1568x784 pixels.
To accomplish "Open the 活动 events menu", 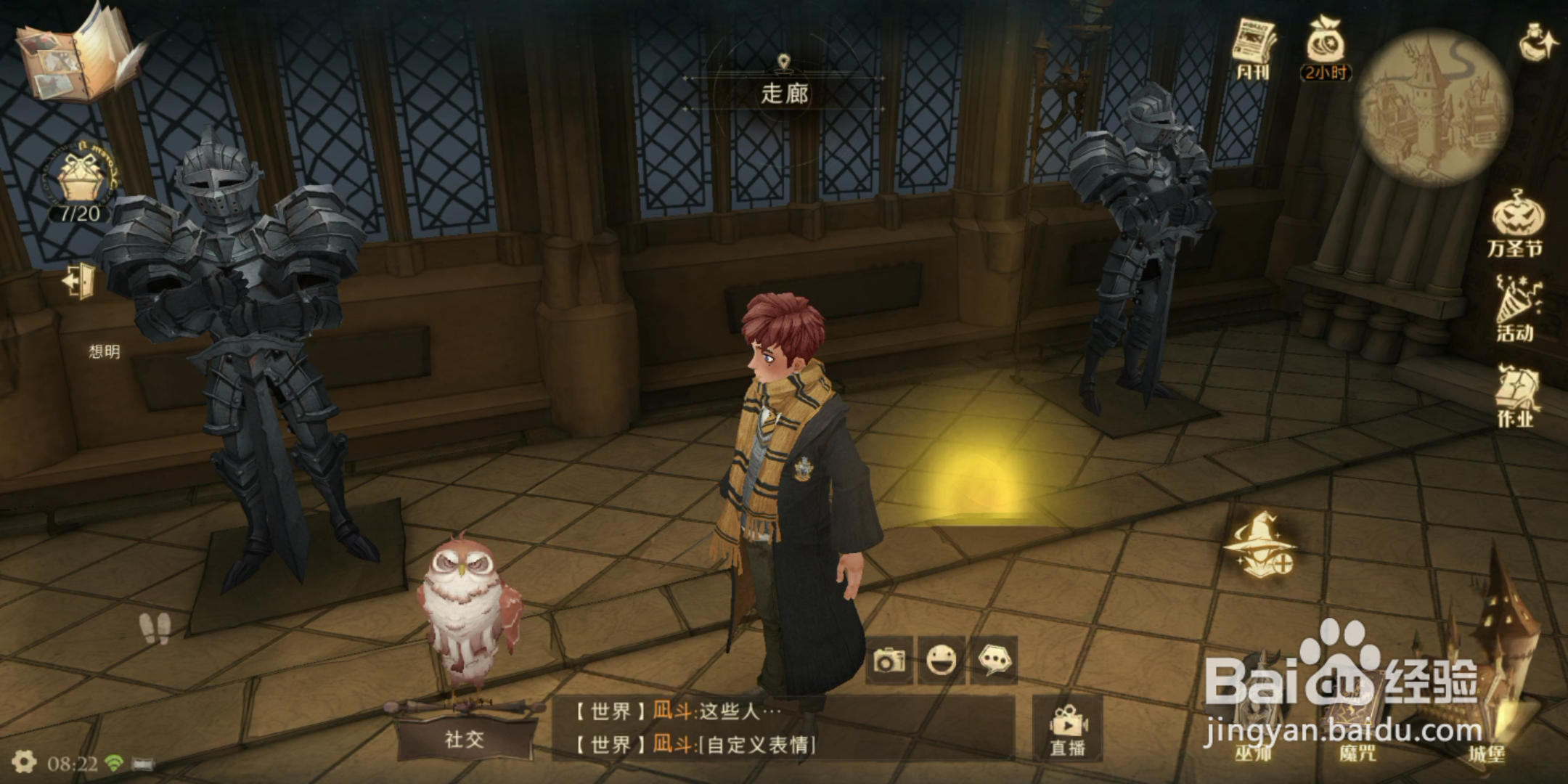I will [x=1516, y=309].
